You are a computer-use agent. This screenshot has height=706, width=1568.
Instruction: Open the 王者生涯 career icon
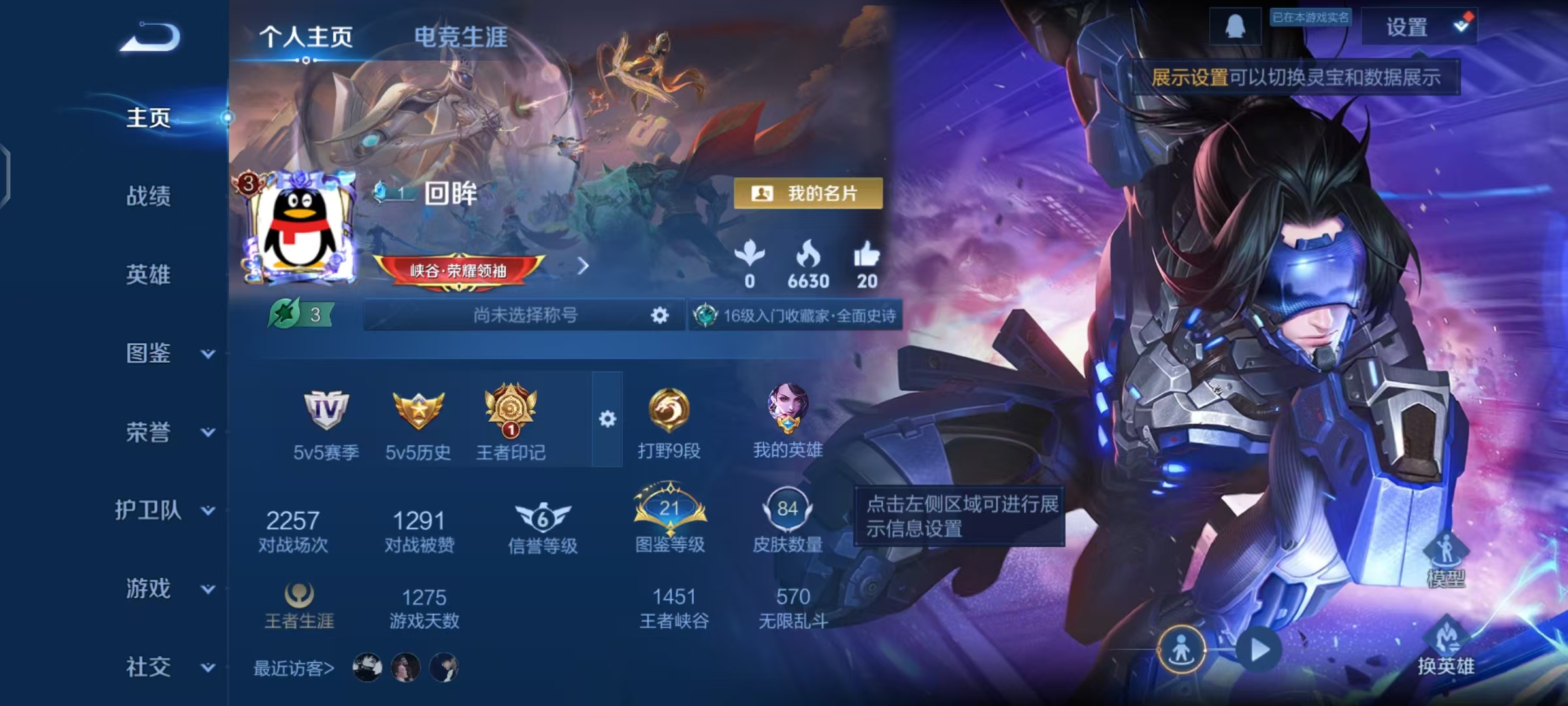tap(301, 596)
